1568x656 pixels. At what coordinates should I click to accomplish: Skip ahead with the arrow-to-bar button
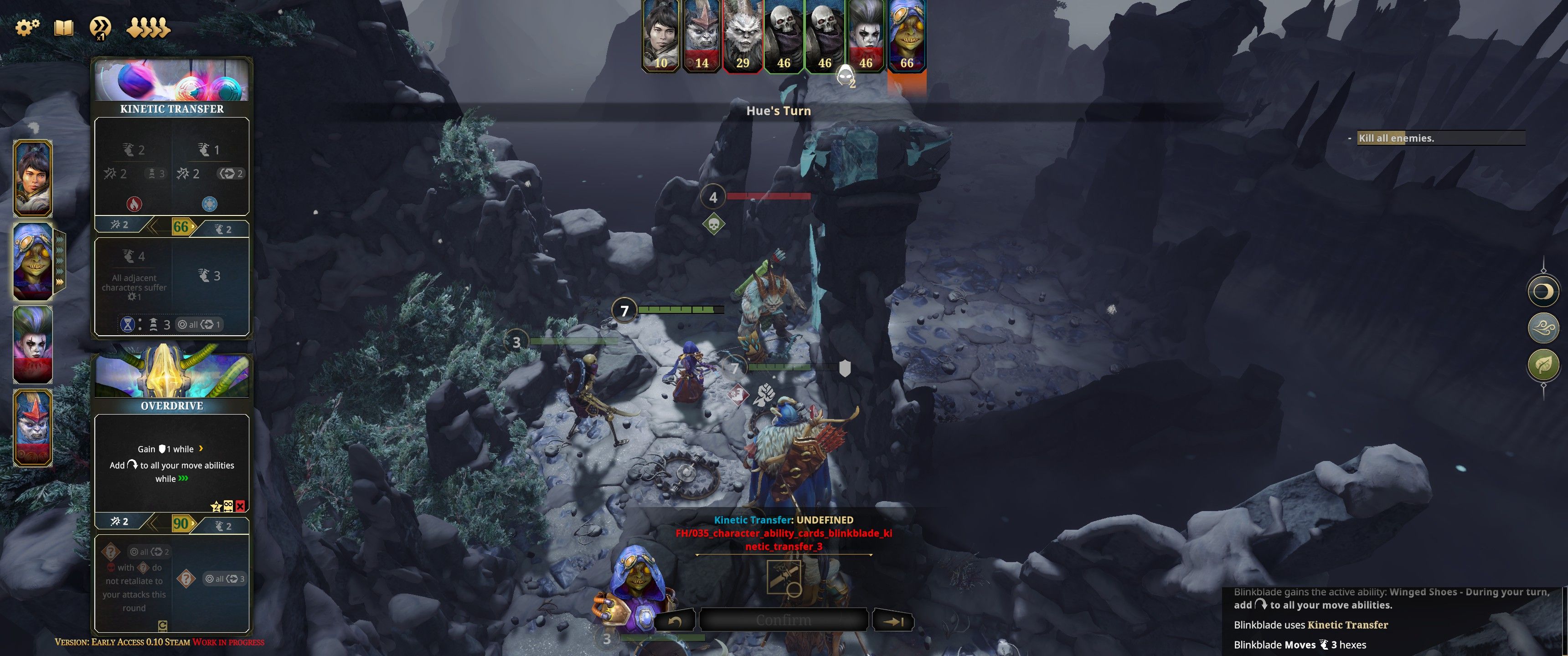pyautogui.click(x=893, y=621)
